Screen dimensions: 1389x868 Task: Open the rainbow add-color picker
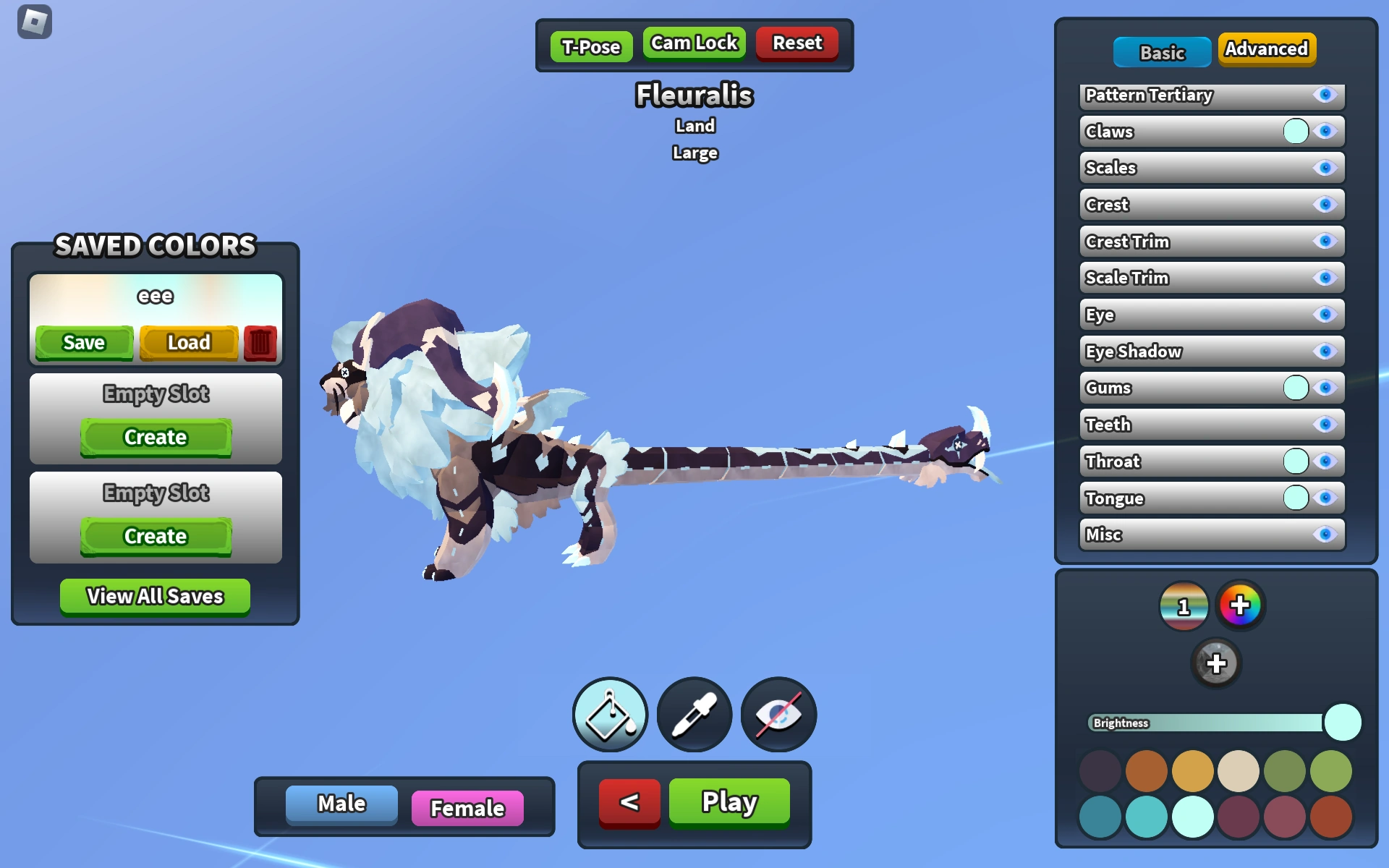tap(1240, 606)
